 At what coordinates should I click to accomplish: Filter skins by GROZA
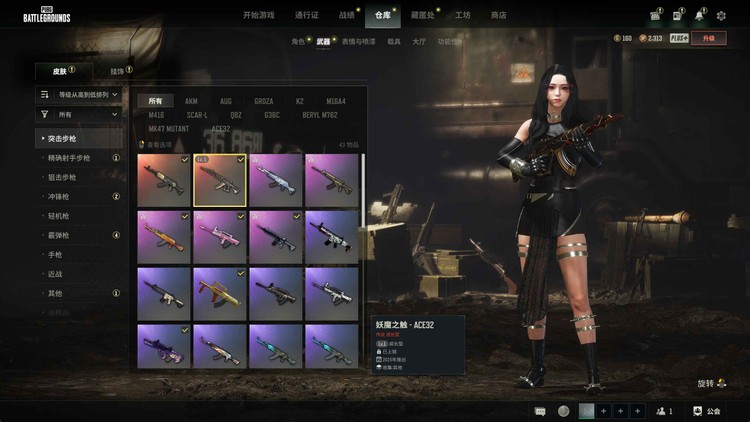coord(263,101)
